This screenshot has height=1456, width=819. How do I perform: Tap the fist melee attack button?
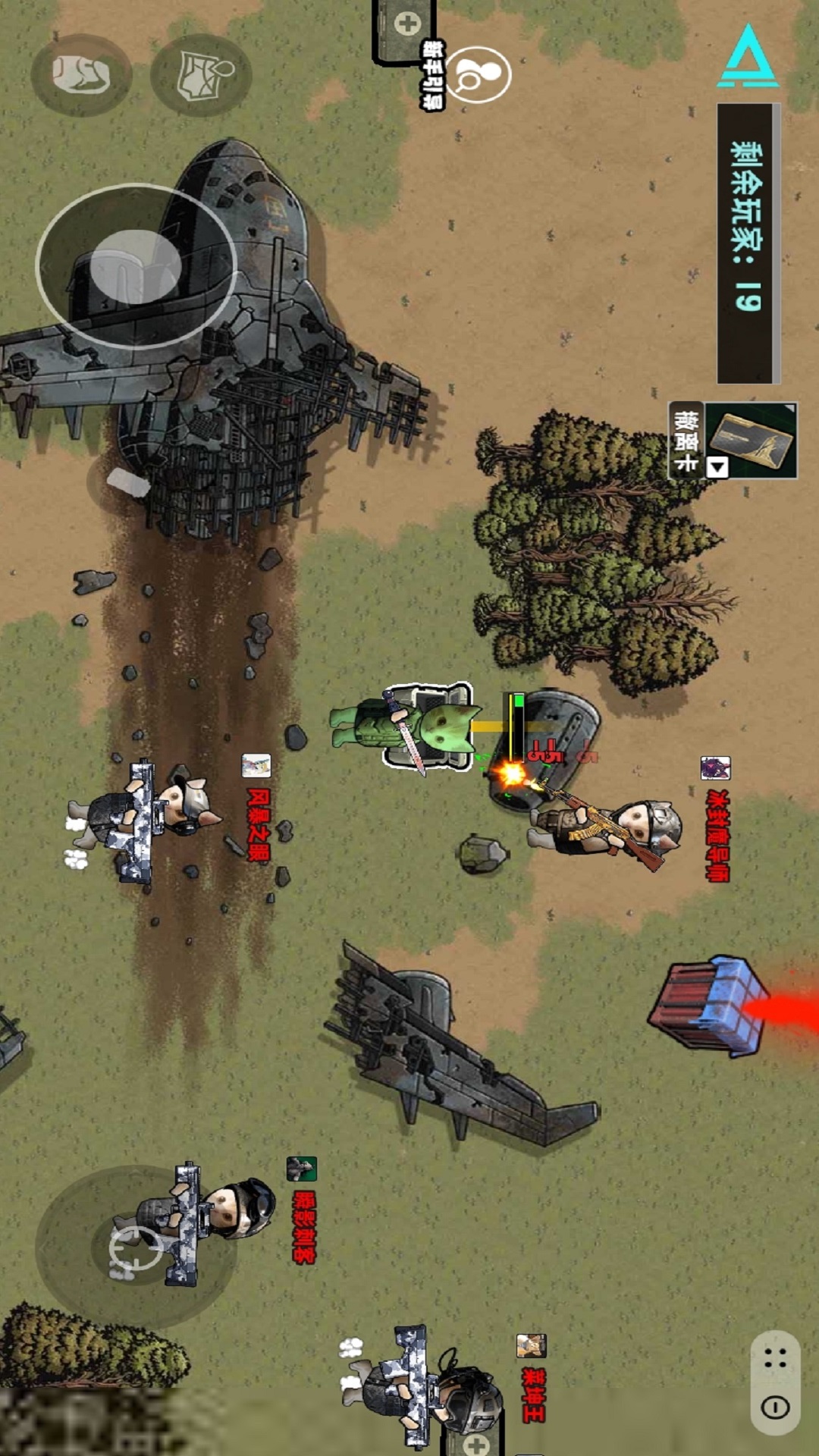81,74
